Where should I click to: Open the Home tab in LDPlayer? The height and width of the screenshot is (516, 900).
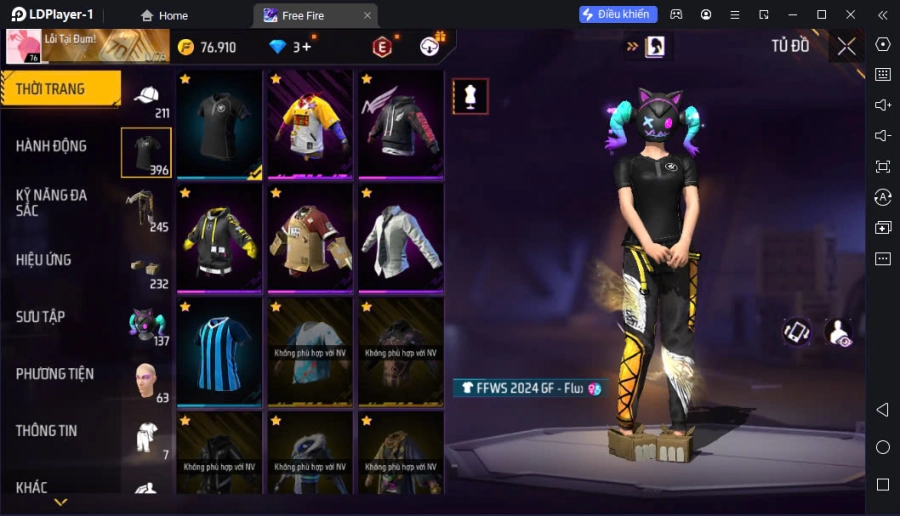[x=164, y=15]
